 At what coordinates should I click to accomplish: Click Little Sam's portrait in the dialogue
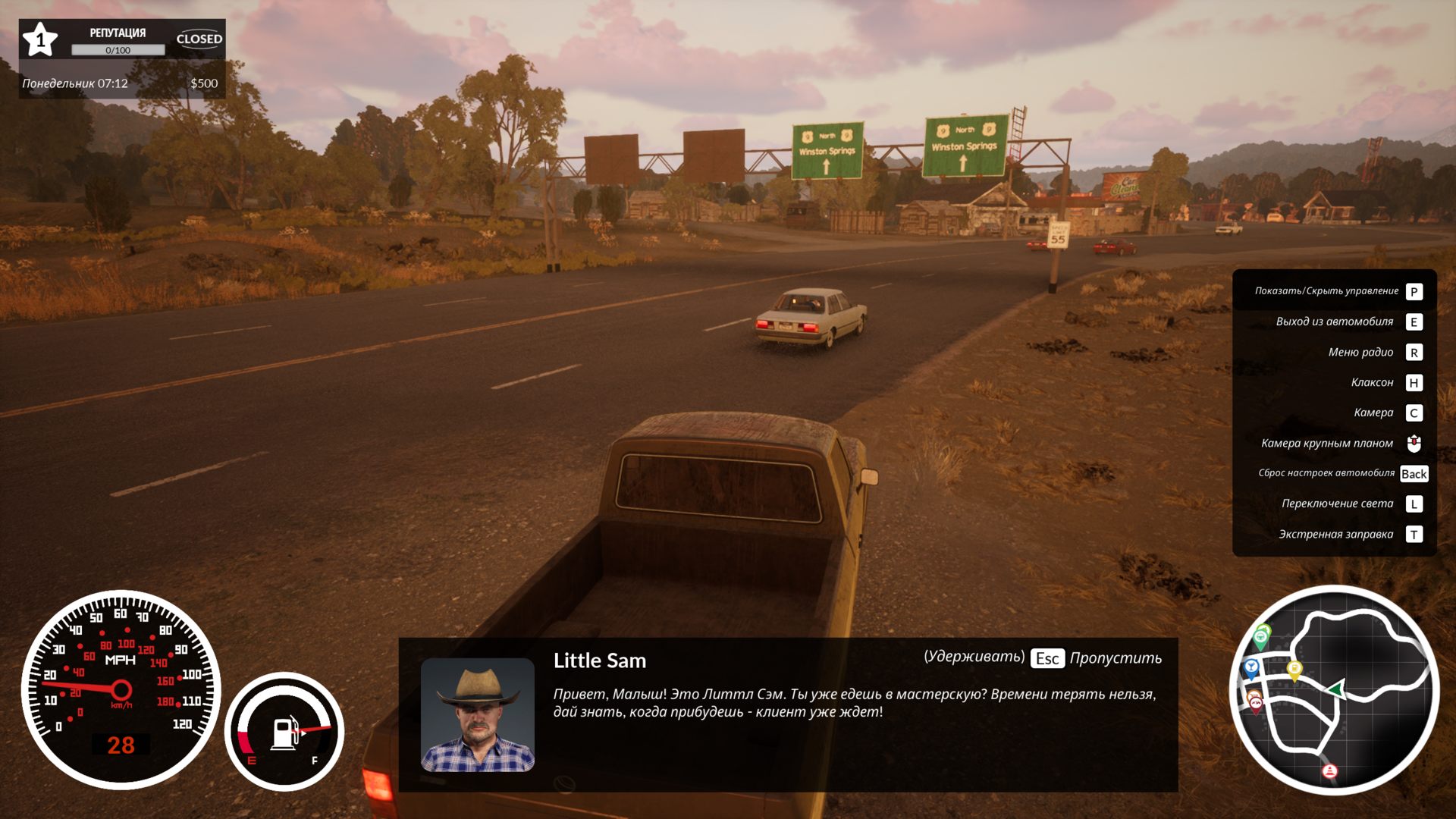(477, 714)
